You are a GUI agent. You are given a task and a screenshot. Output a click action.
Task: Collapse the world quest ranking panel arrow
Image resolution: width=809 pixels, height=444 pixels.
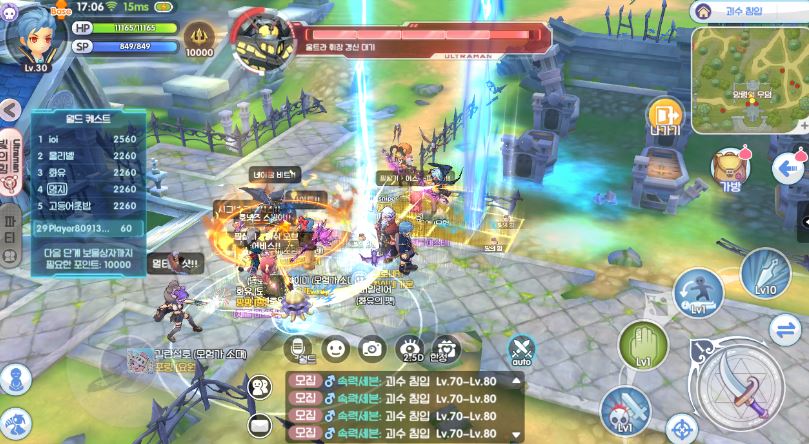9,108
